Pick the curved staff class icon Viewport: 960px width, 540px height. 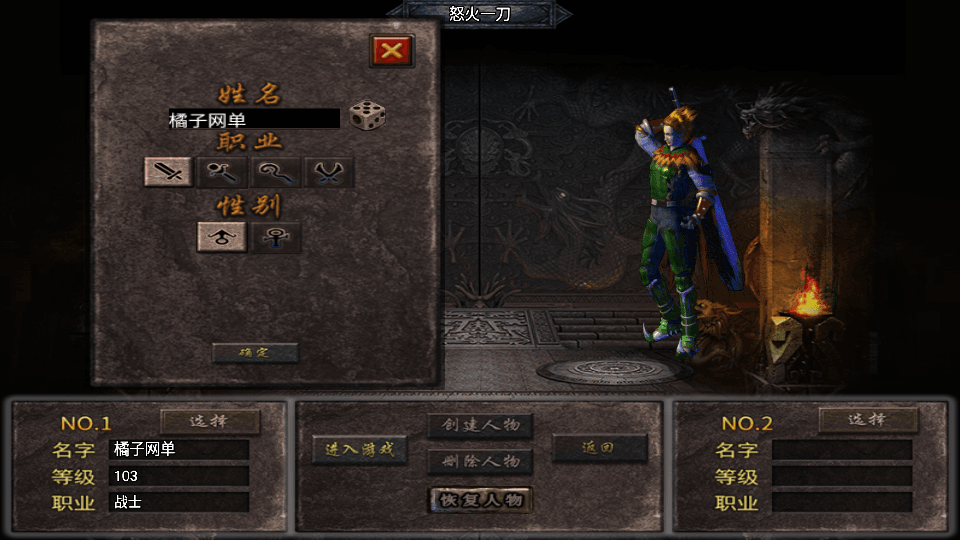(276, 172)
